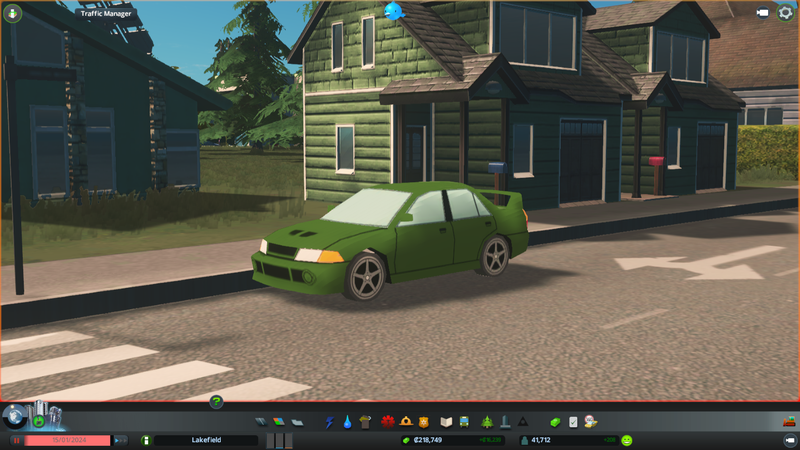This screenshot has width=800, height=450.
Task: Open the Roads build menu
Action: 262,422
